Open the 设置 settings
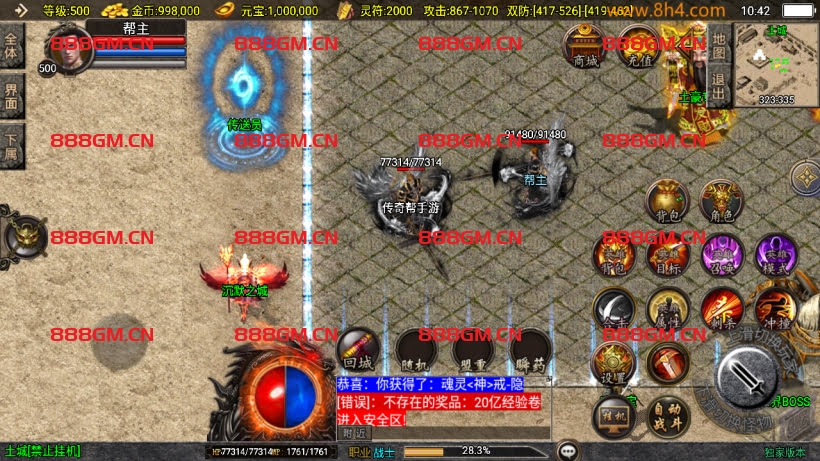This screenshot has height=461, width=820. tap(613, 365)
